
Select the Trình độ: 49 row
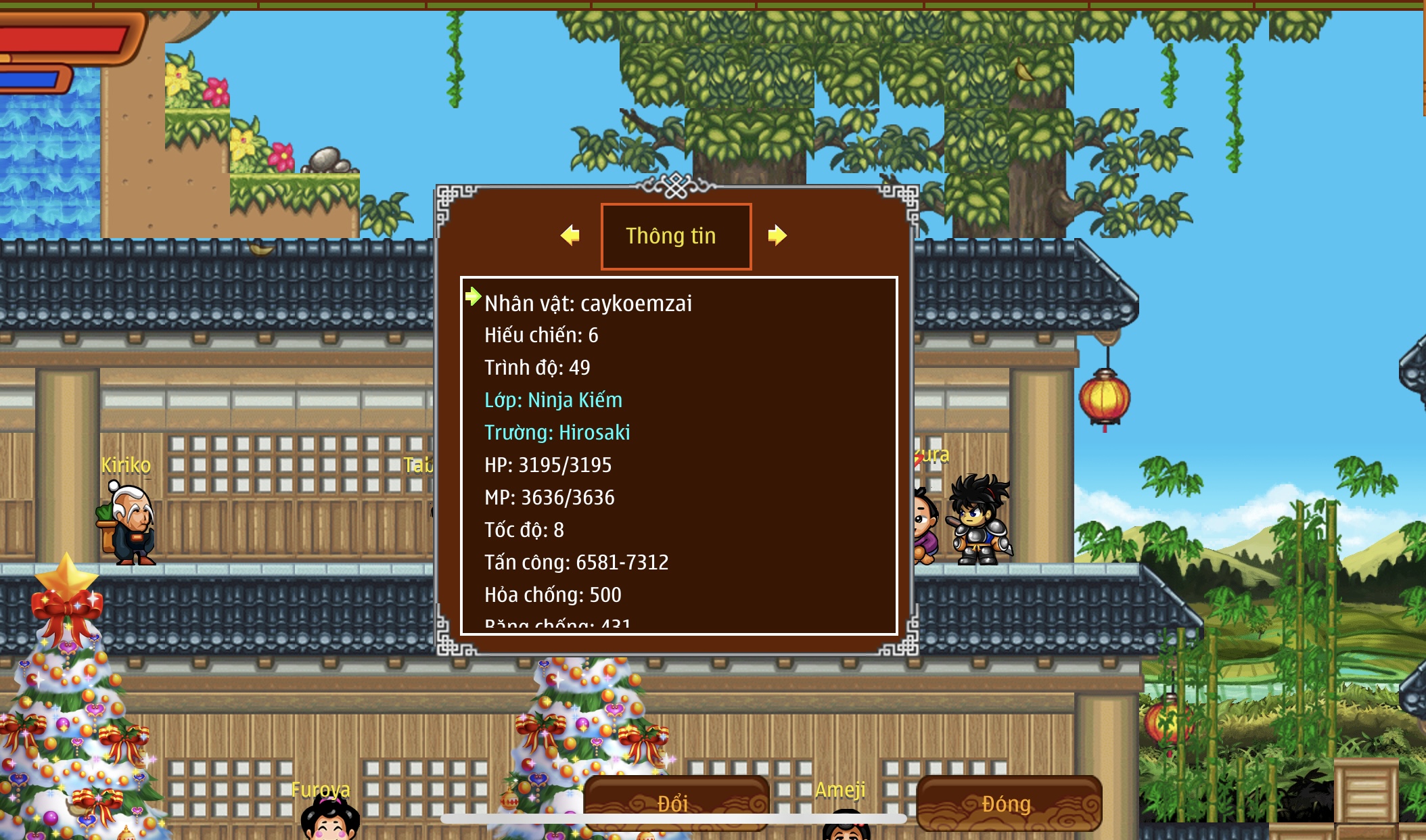click(x=537, y=368)
